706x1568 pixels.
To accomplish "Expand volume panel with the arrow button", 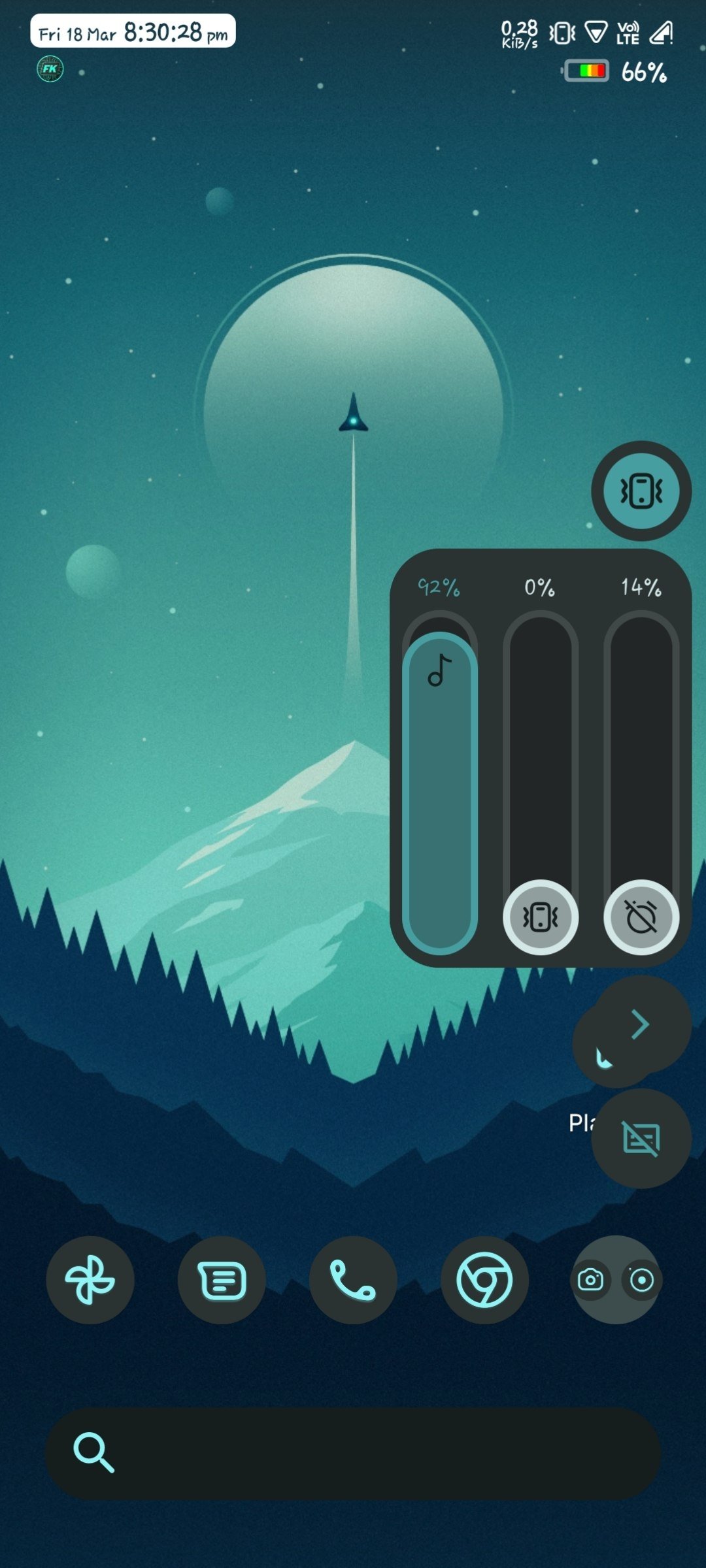I will [x=641, y=1024].
